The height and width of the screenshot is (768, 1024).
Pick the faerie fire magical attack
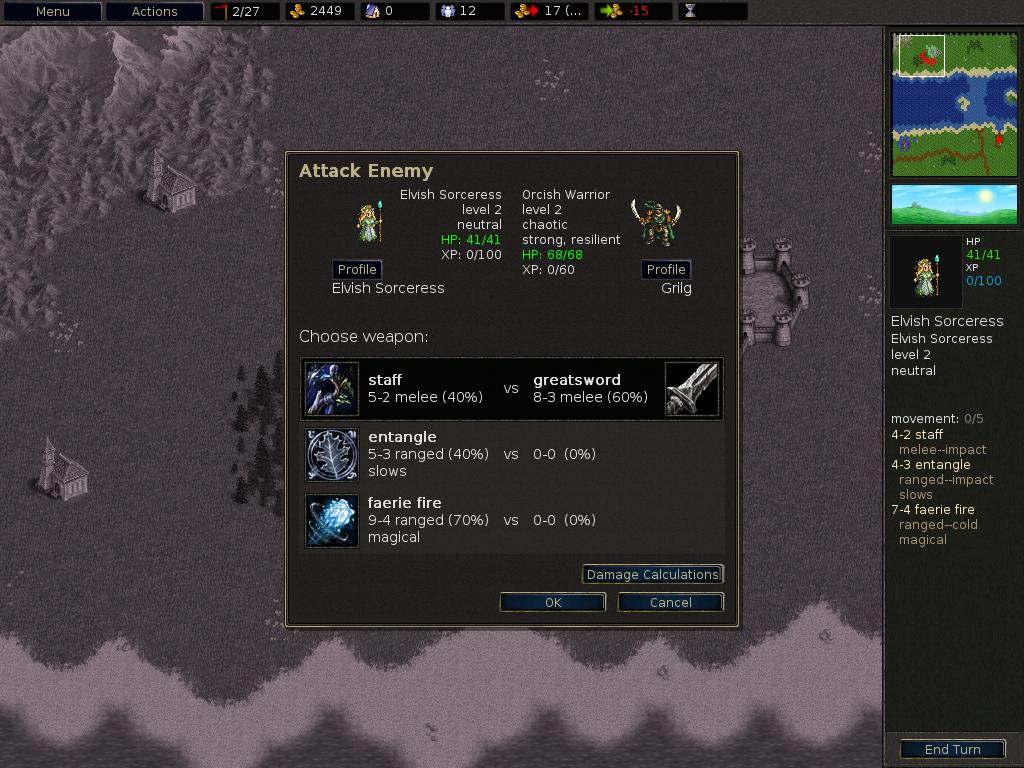tap(511, 520)
